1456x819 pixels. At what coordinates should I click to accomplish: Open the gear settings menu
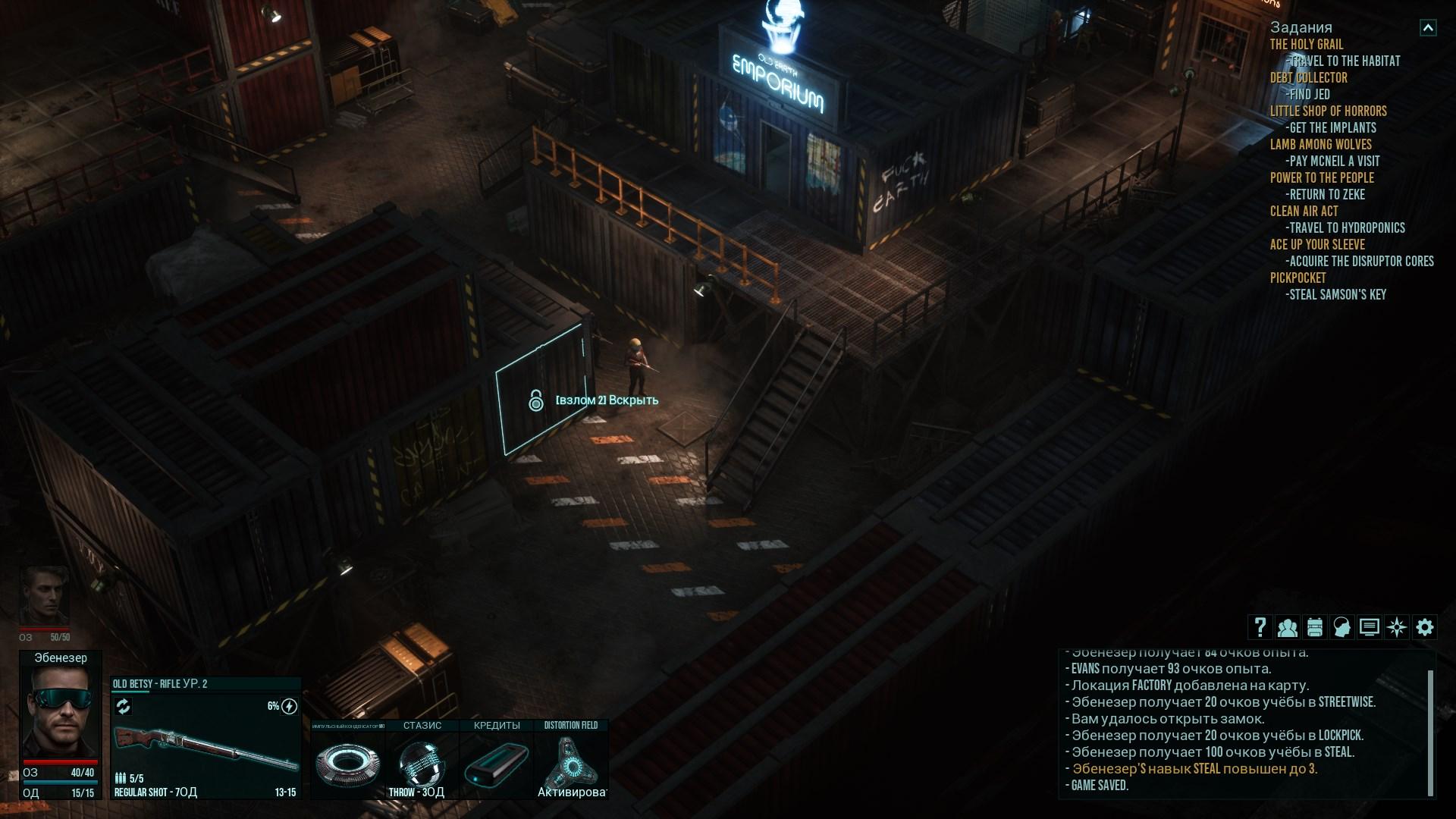1424,627
